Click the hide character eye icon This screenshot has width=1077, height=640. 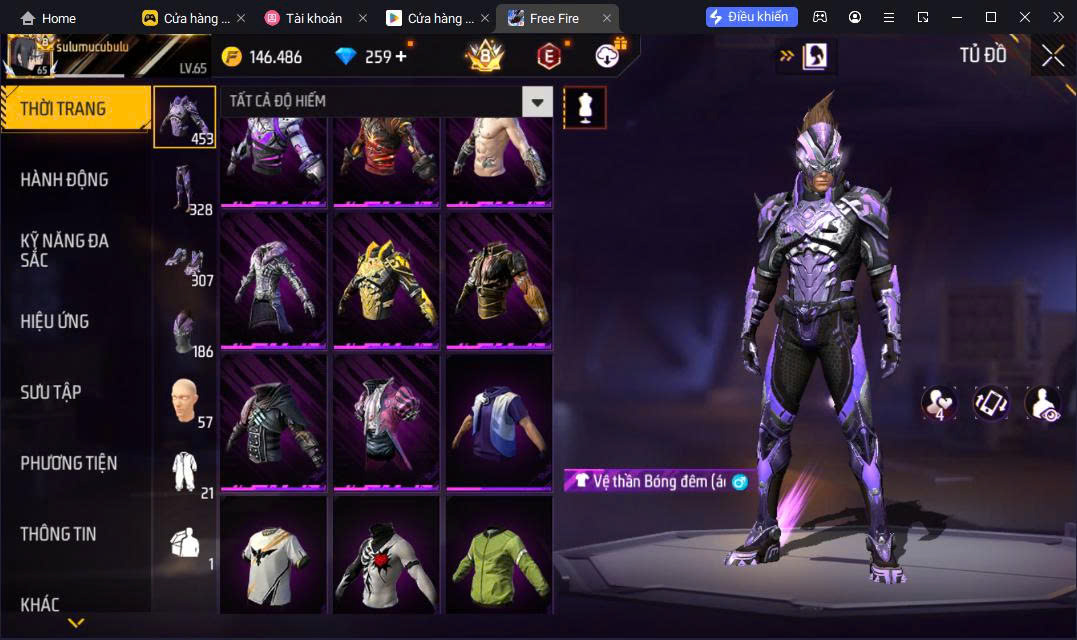tap(1043, 403)
